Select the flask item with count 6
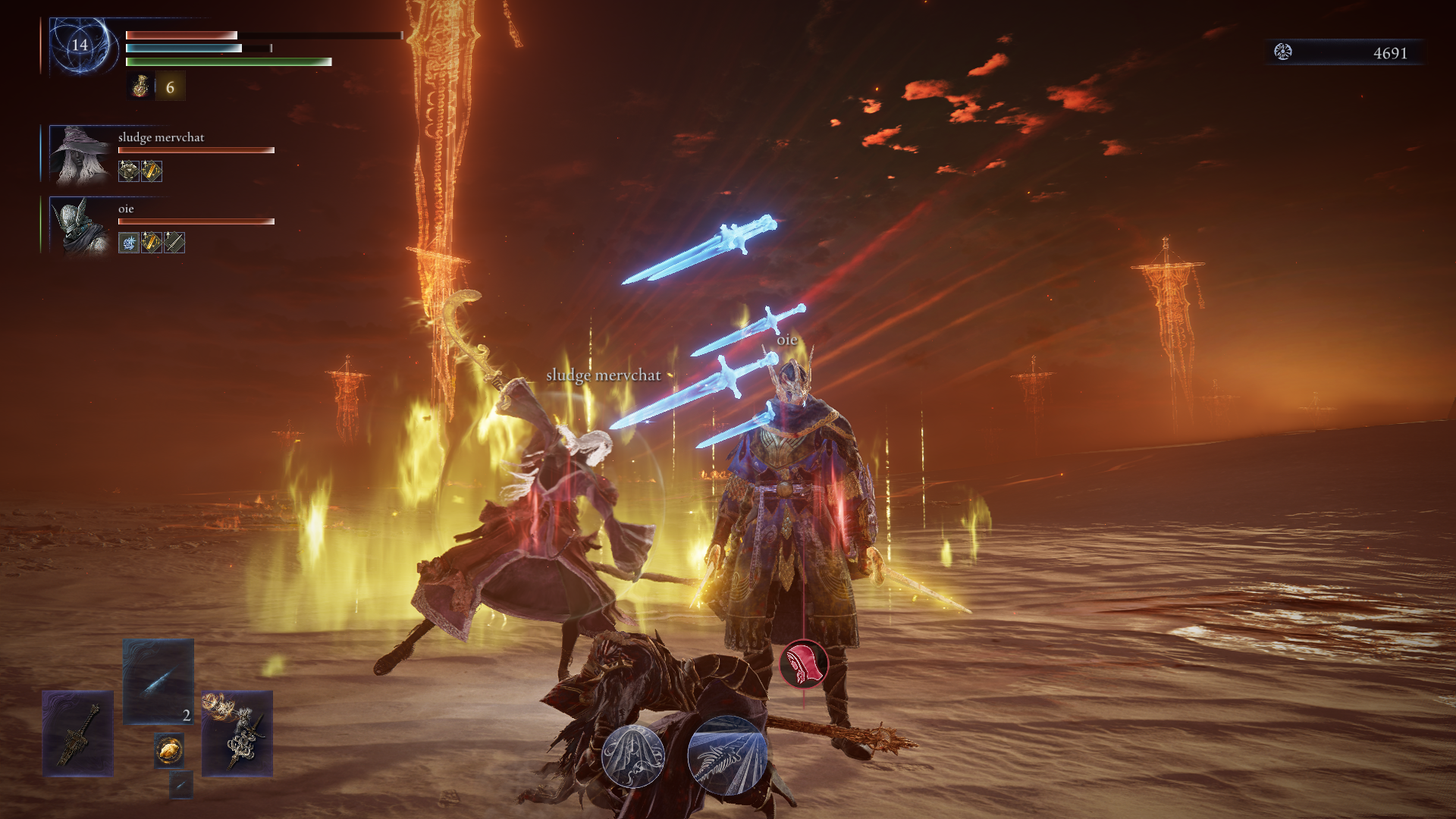This screenshot has height=819, width=1456. coord(141,86)
